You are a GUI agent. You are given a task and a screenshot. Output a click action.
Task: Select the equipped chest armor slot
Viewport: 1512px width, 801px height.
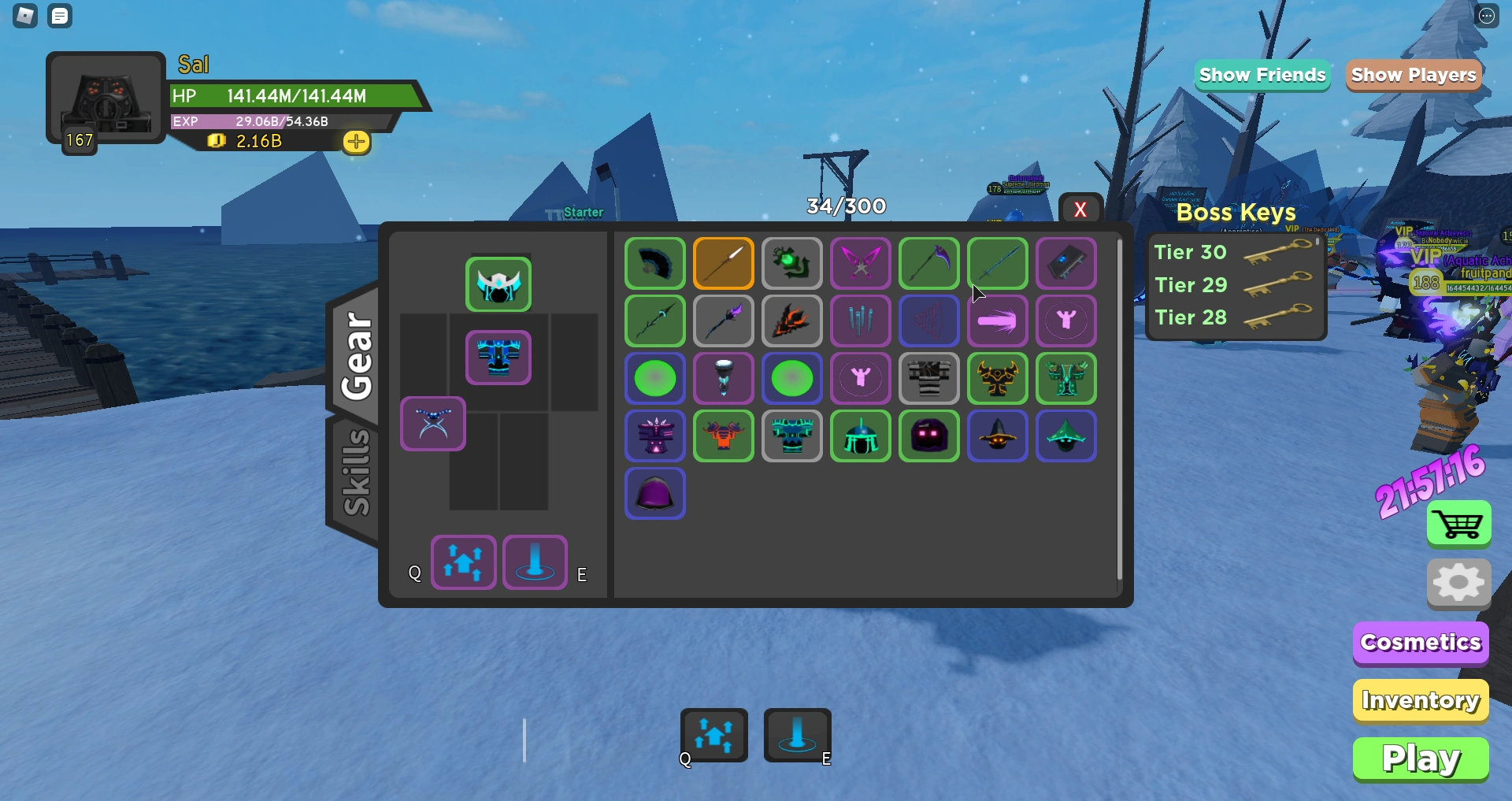point(498,357)
